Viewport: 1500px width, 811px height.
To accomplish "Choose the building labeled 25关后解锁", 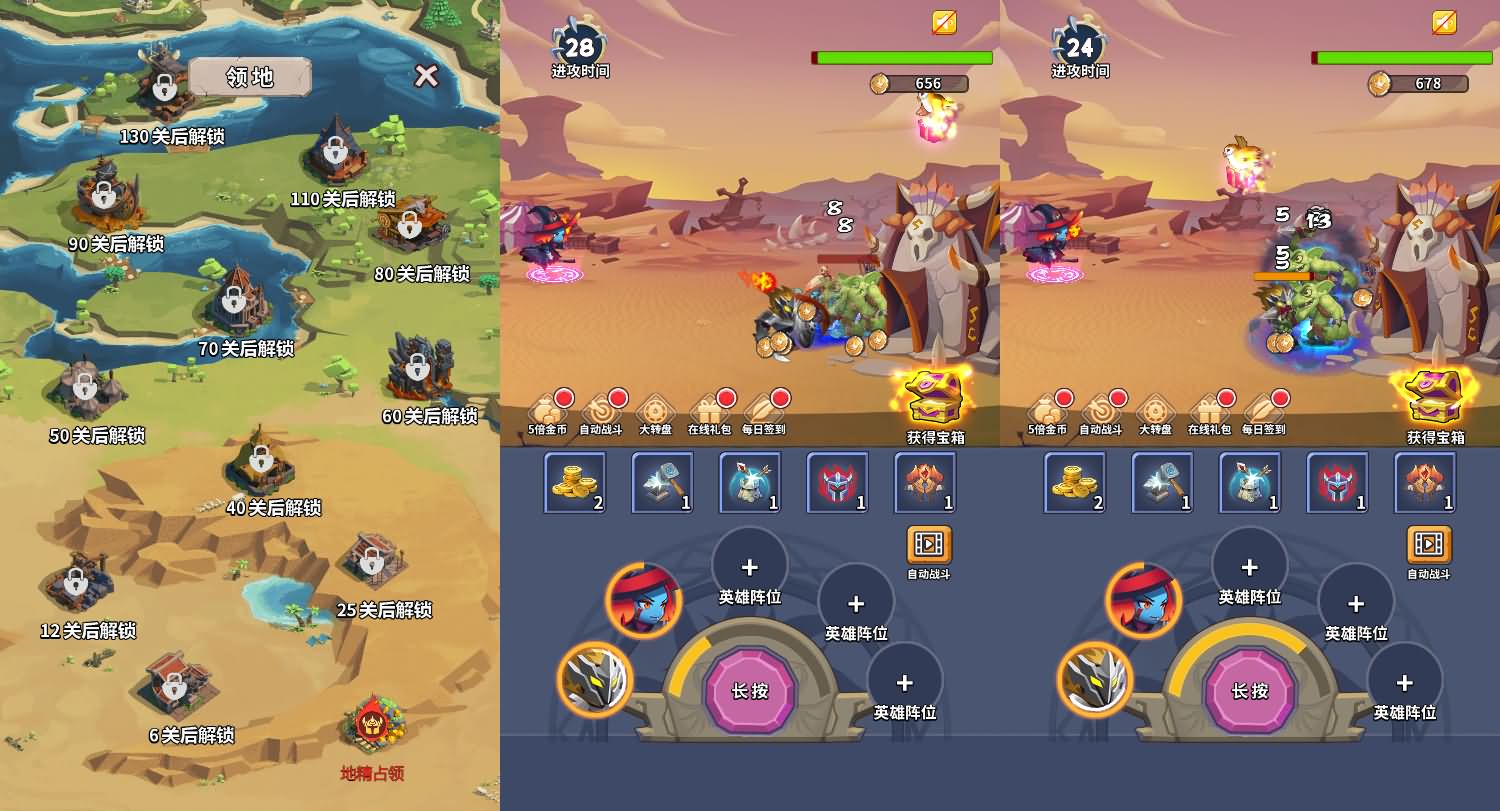I will point(372,561).
